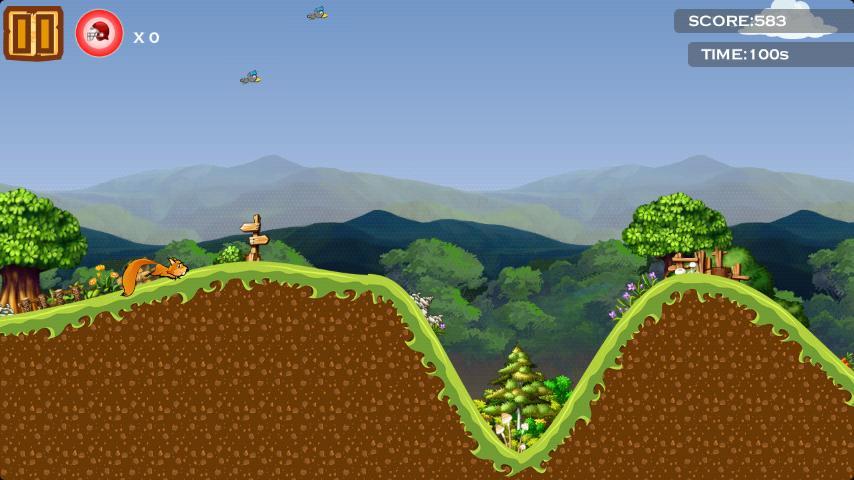Activate the red helmet power-up icon
Image resolution: width=854 pixels, height=480 pixels.
(x=99, y=33)
